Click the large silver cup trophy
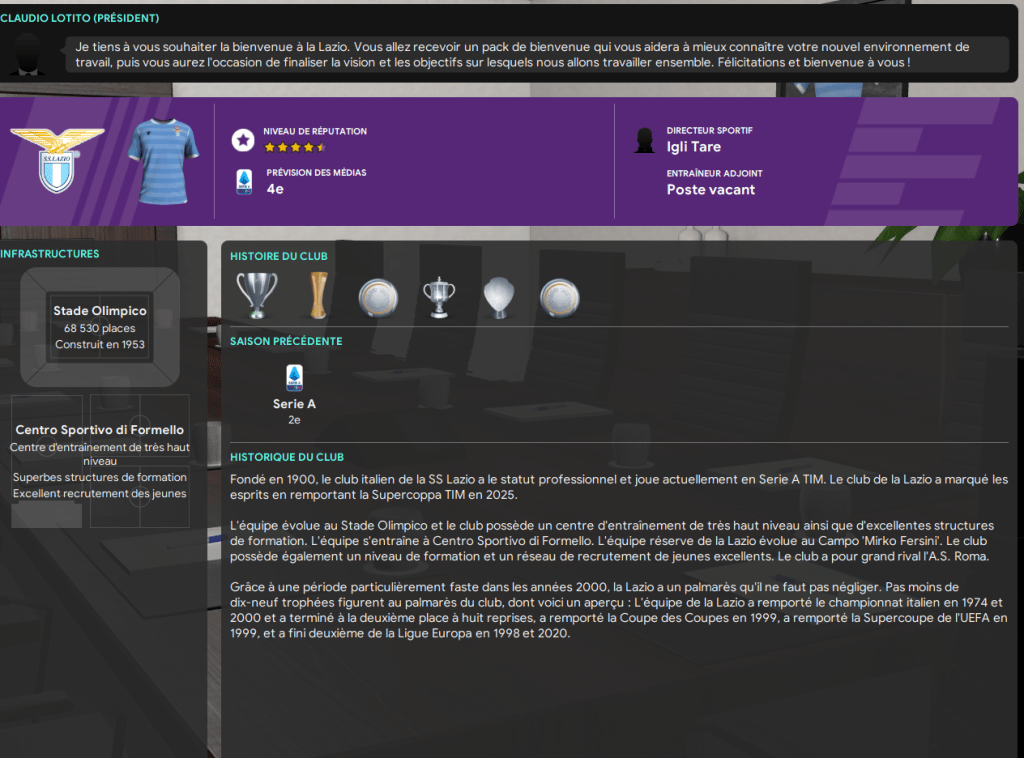The image size is (1024, 758). tap(256, 295)
